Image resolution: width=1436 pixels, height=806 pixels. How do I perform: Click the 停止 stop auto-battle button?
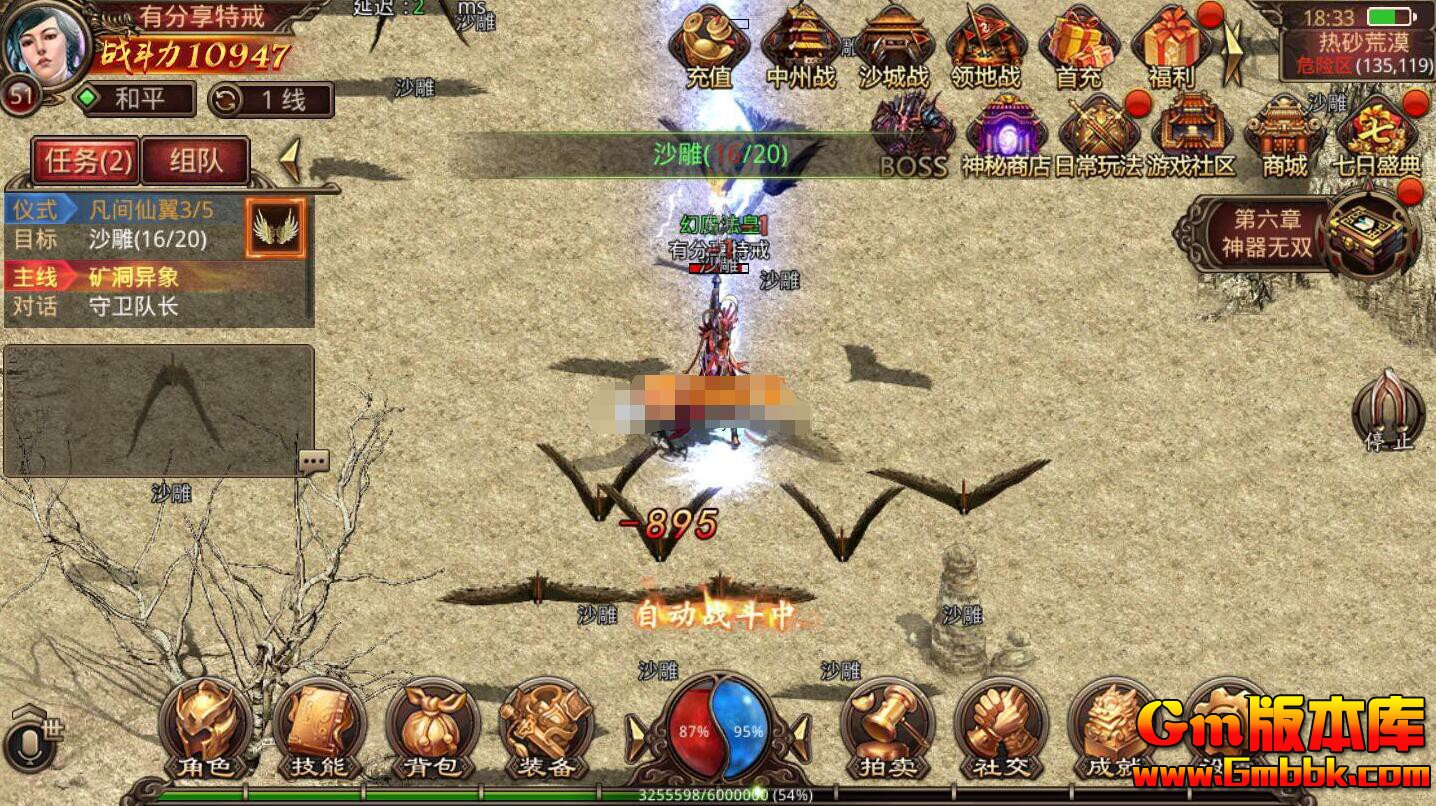tap(1389, 412)
